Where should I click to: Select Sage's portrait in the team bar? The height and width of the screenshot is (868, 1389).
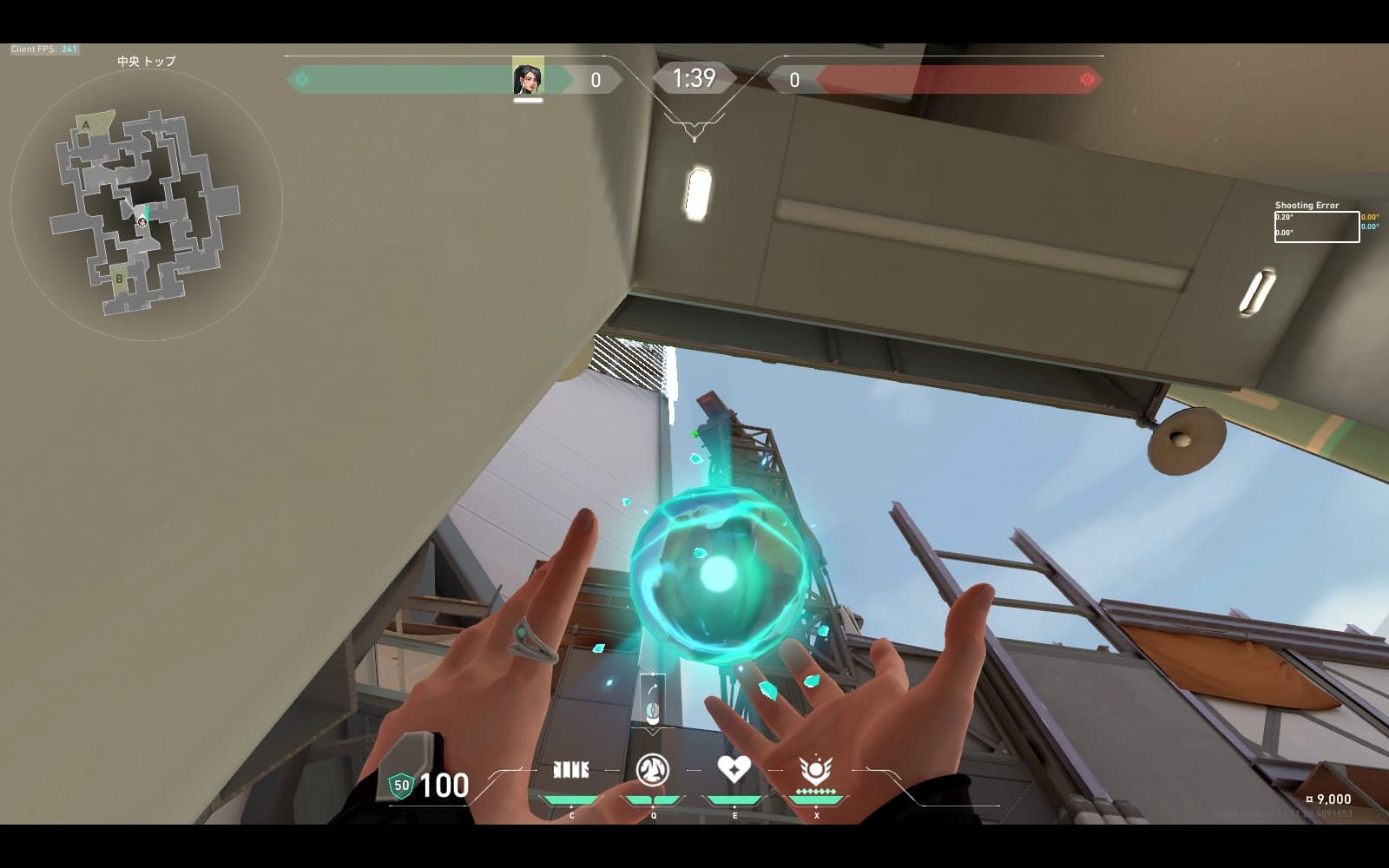click(528, 80)
